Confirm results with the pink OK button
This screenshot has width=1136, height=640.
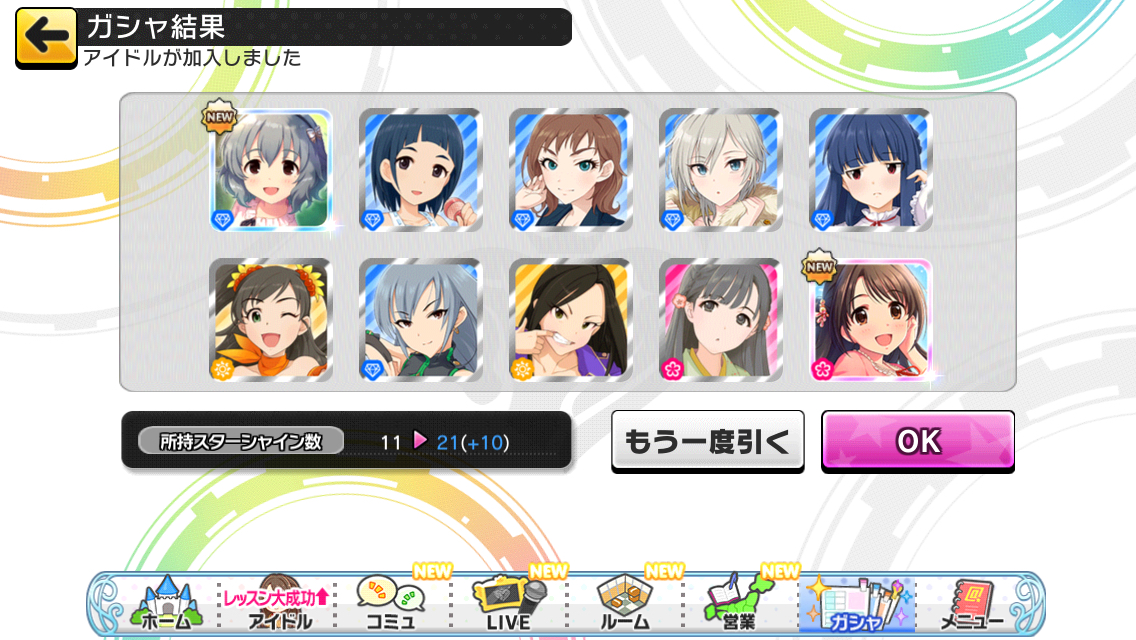coord(918,440)
